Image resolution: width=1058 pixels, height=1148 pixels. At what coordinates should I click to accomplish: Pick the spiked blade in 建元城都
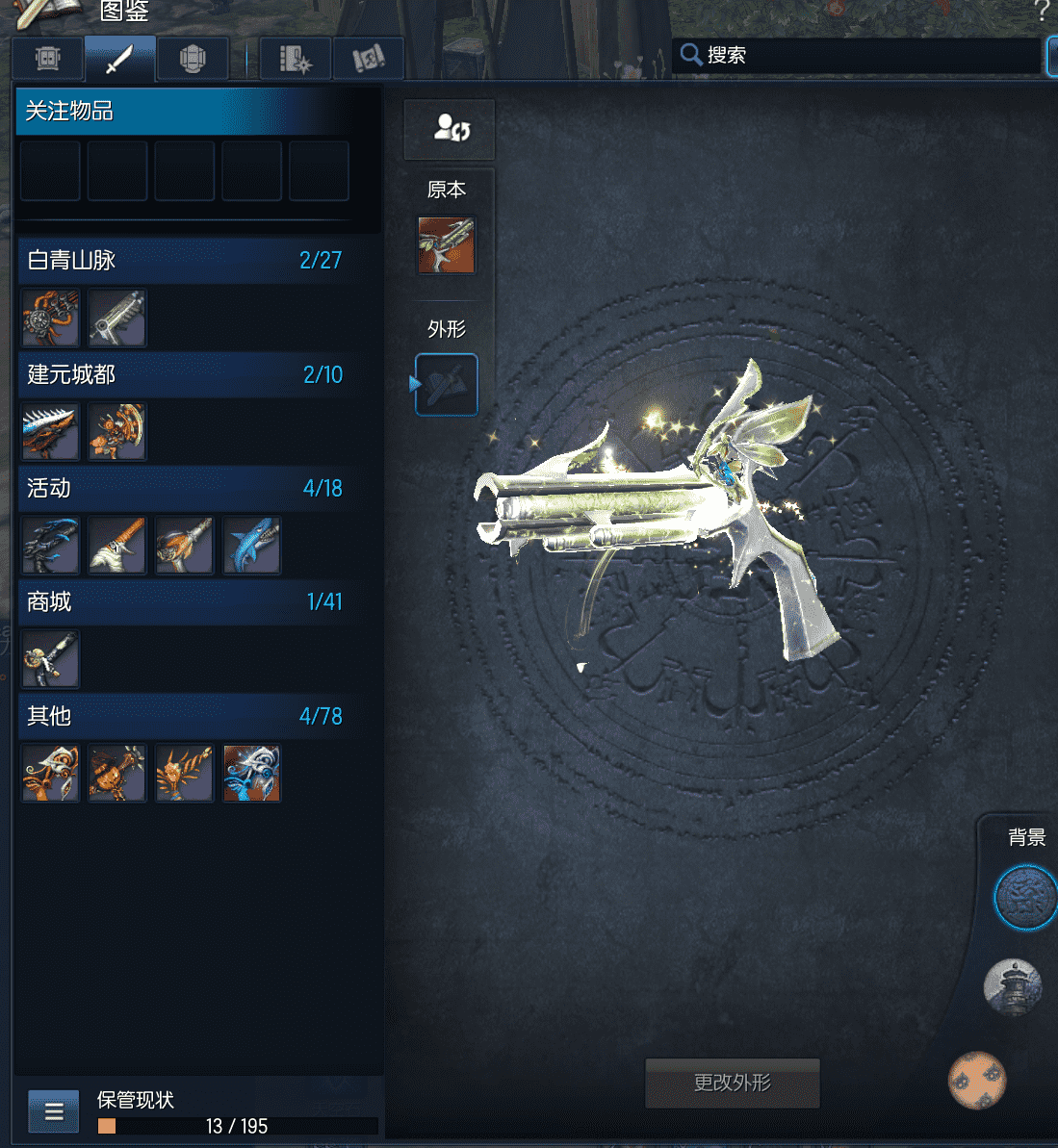pos(50,432)
